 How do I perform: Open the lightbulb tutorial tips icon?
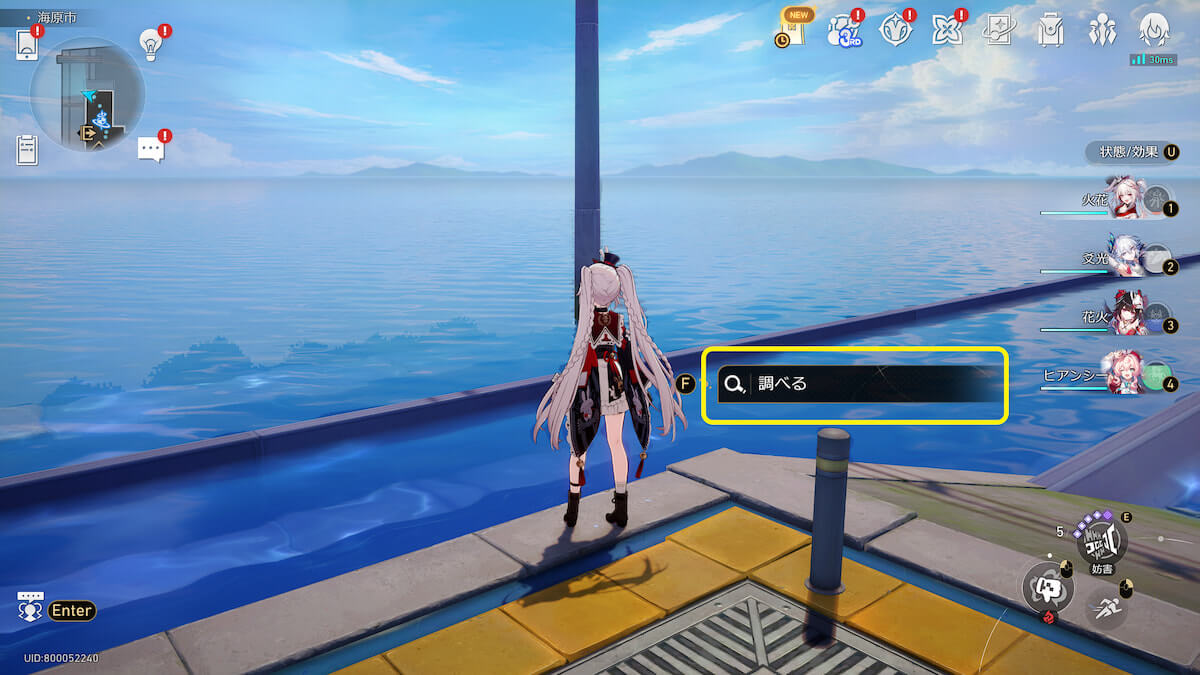click(x=151, y=43)
